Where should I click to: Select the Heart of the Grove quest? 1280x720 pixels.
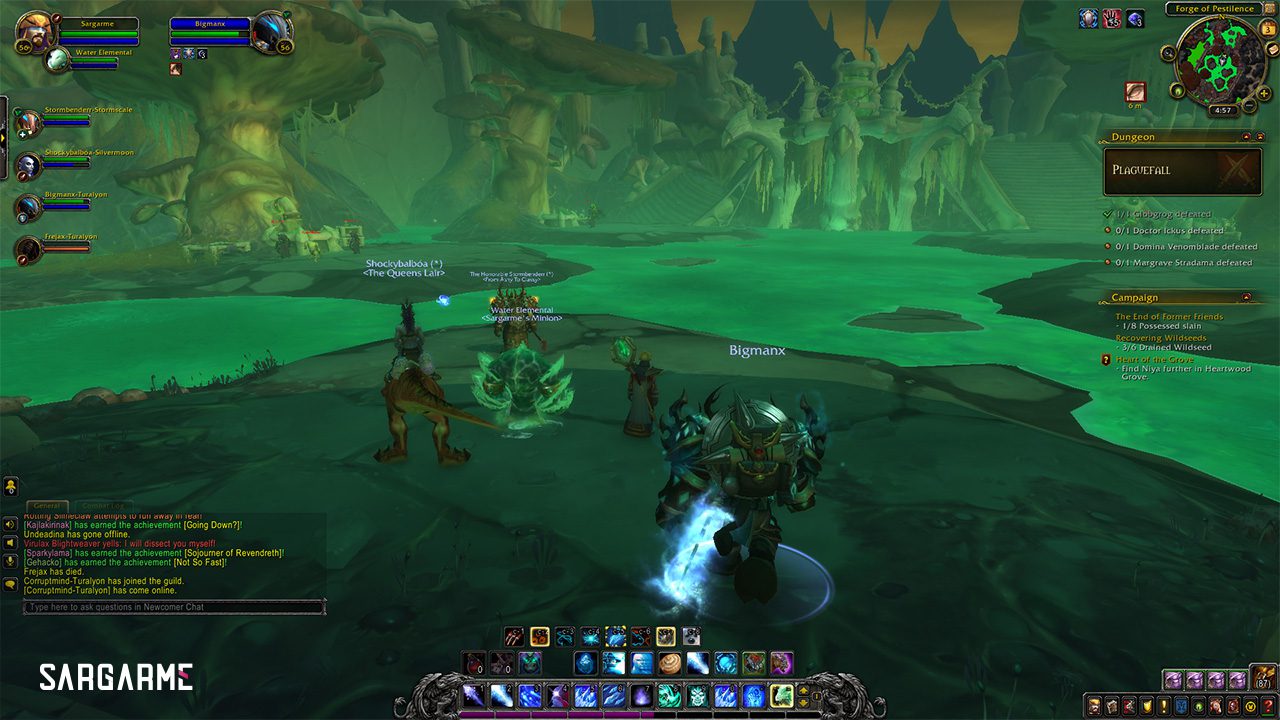tap(1155, 360)
